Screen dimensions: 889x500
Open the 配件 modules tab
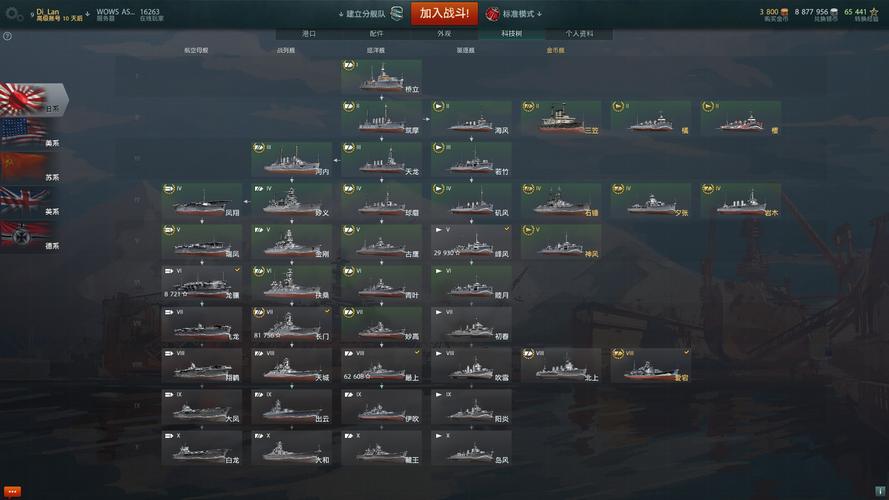(376, 33)
